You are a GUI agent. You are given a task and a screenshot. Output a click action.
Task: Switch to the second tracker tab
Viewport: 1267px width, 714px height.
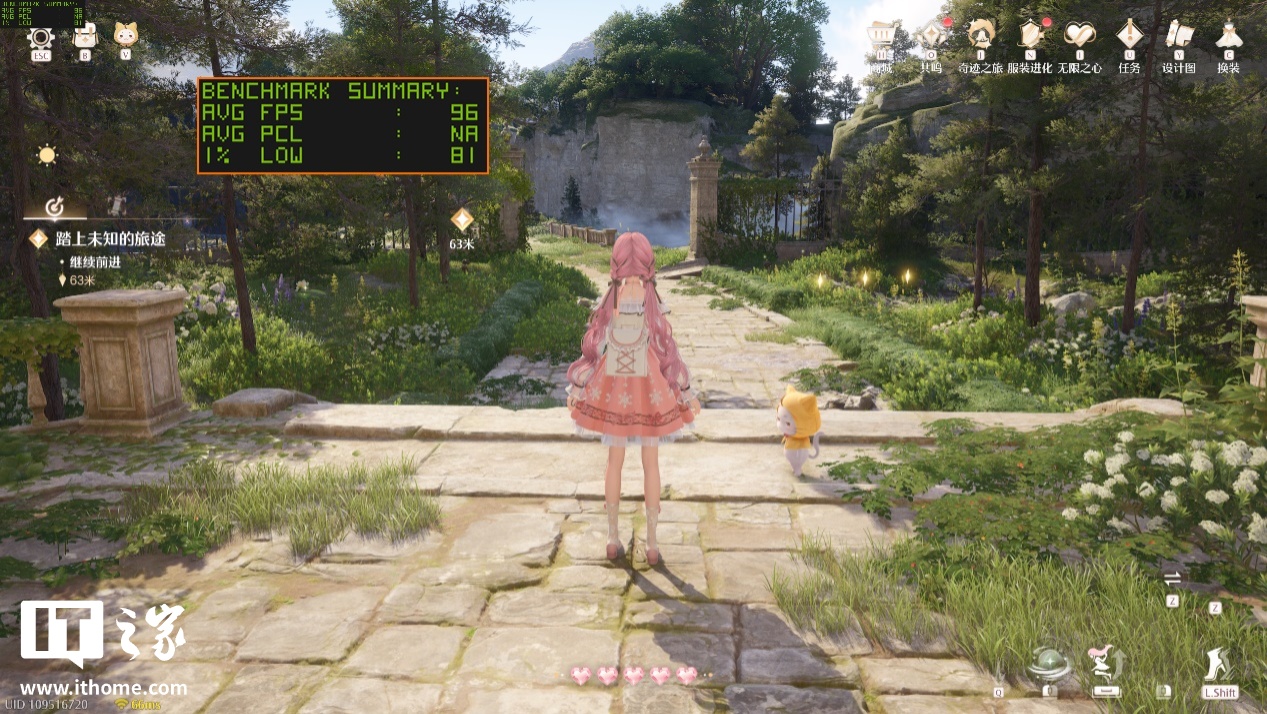click(117, 205)
